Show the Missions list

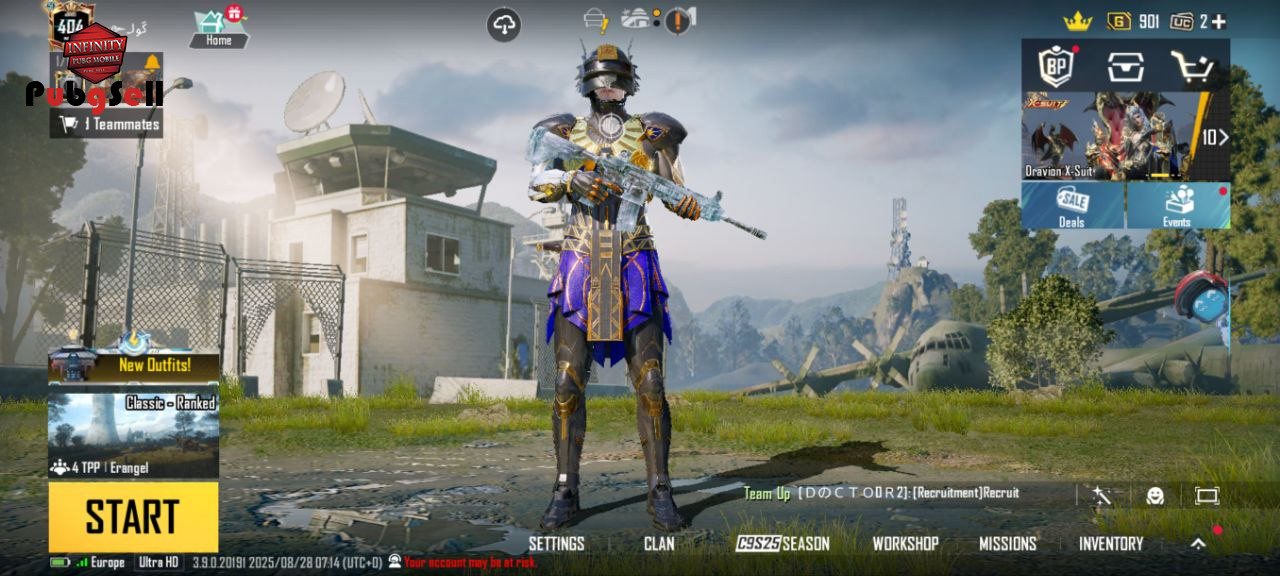[x=1007, y=543]
